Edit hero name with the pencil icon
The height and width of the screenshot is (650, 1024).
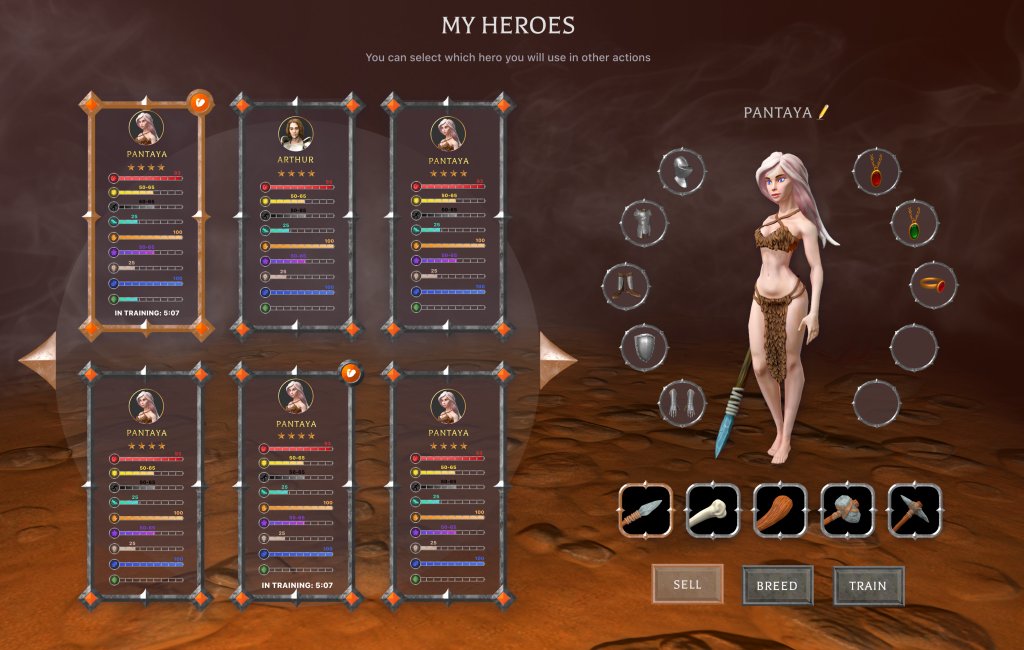click(824, 112)
